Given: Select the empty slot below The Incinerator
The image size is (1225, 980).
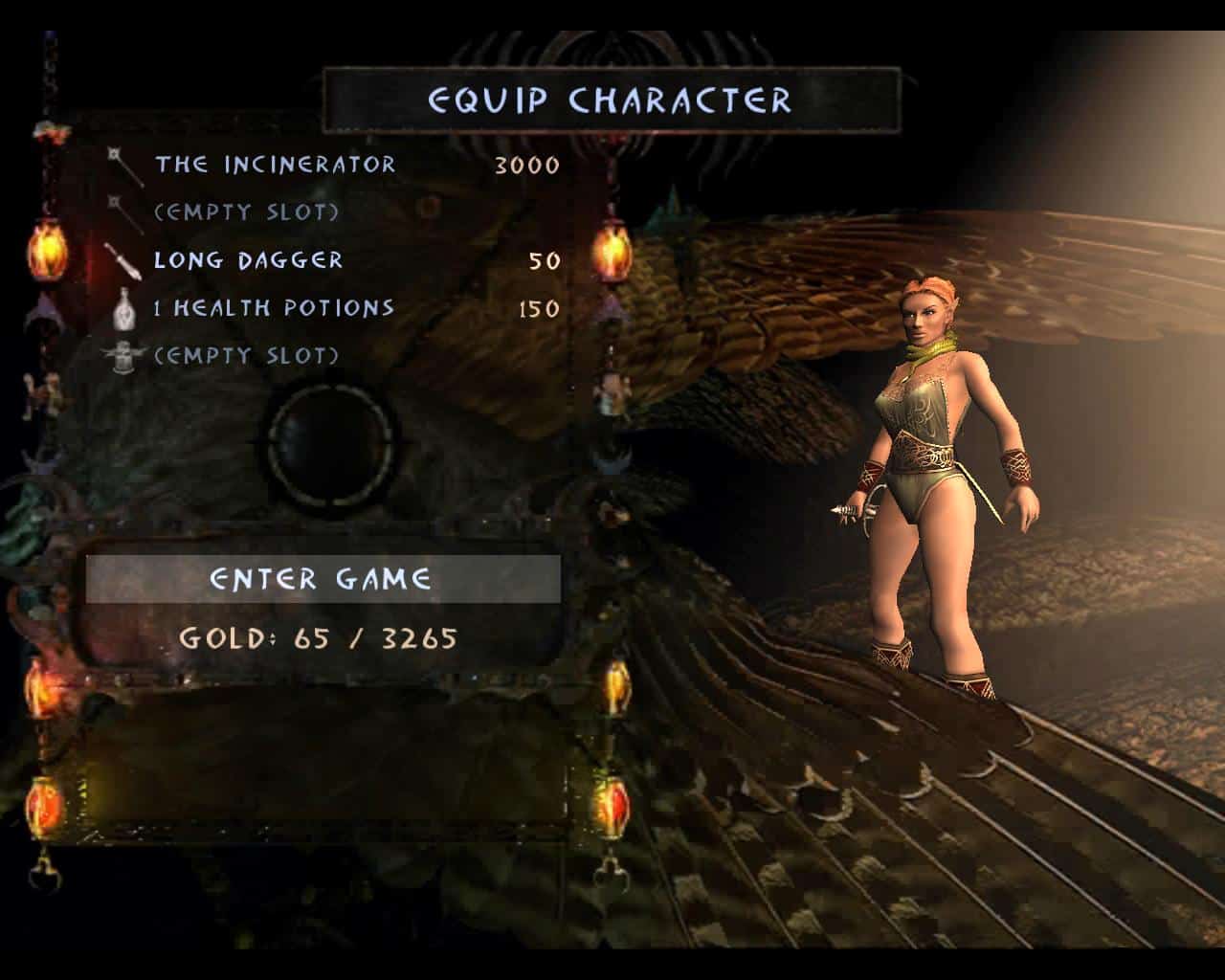Looking at the screenshot, I should [247, 212].
